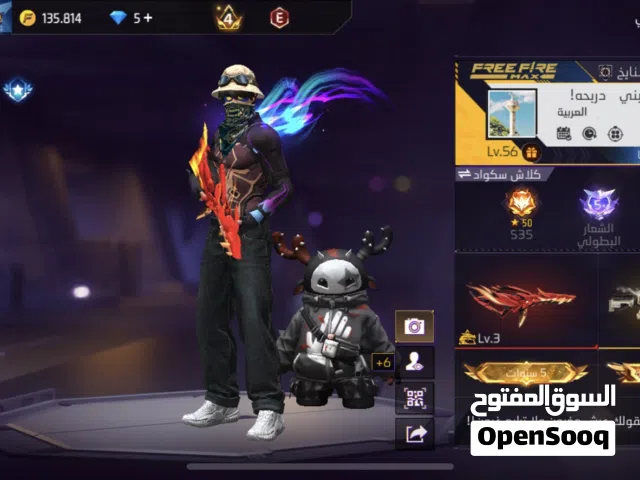The height and width of the screenshot is (480, 640).
Task: Select the circular clock icon on profile card
Action: coord(589,133)
